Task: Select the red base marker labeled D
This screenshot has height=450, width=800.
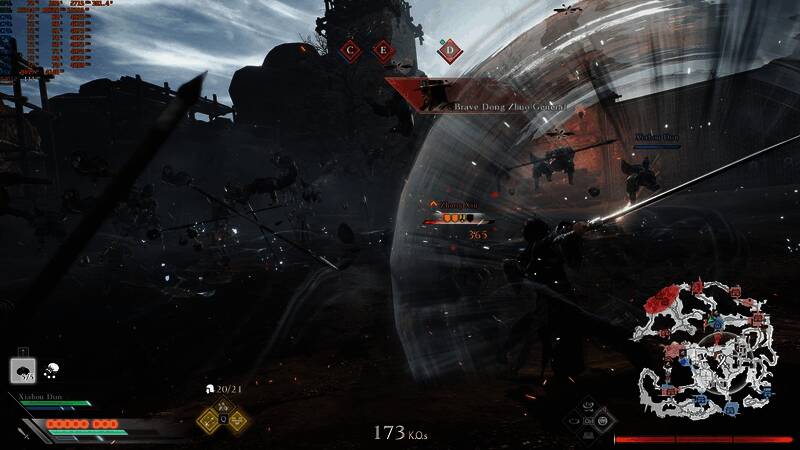Action: point(450,49)
